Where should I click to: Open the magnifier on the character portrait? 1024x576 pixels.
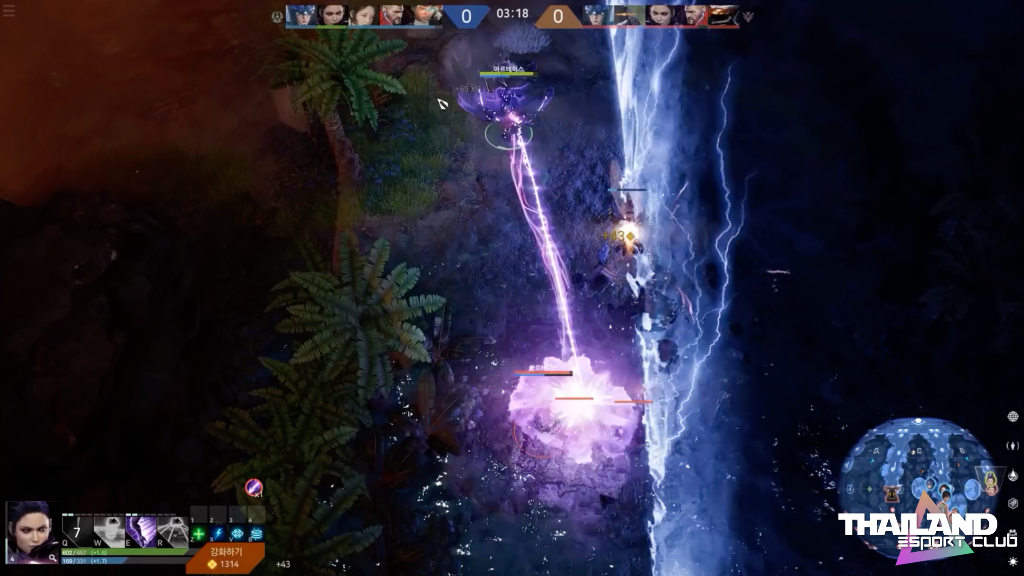[52, 558]
